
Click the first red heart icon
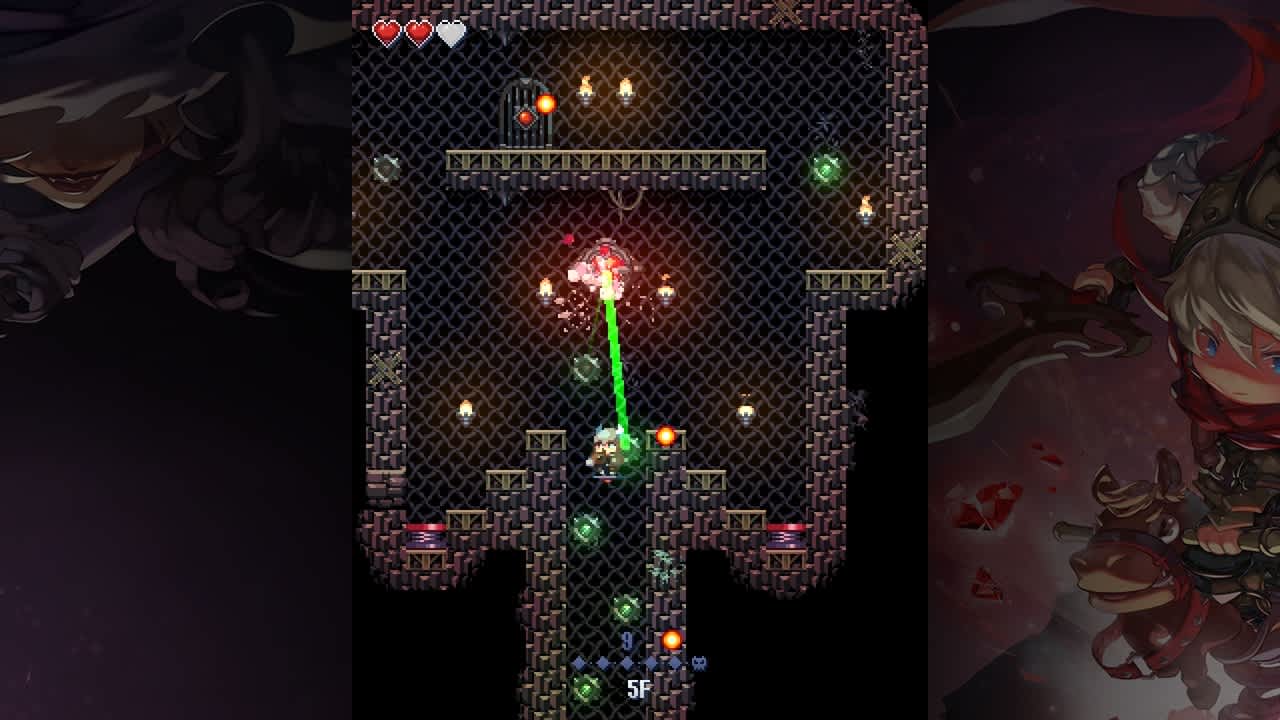385,30
